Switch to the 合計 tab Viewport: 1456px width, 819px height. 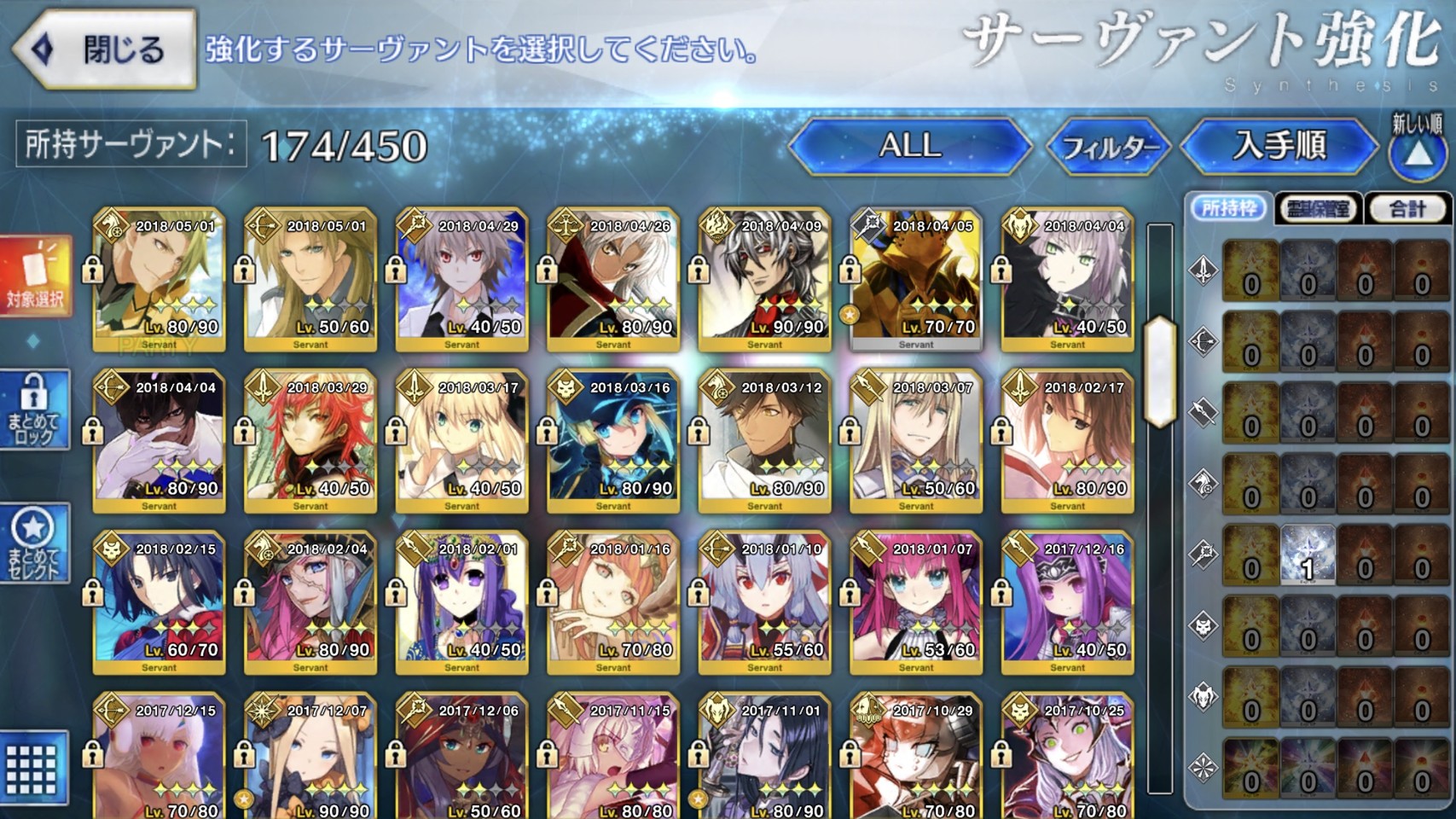[x=1407, y=208]
